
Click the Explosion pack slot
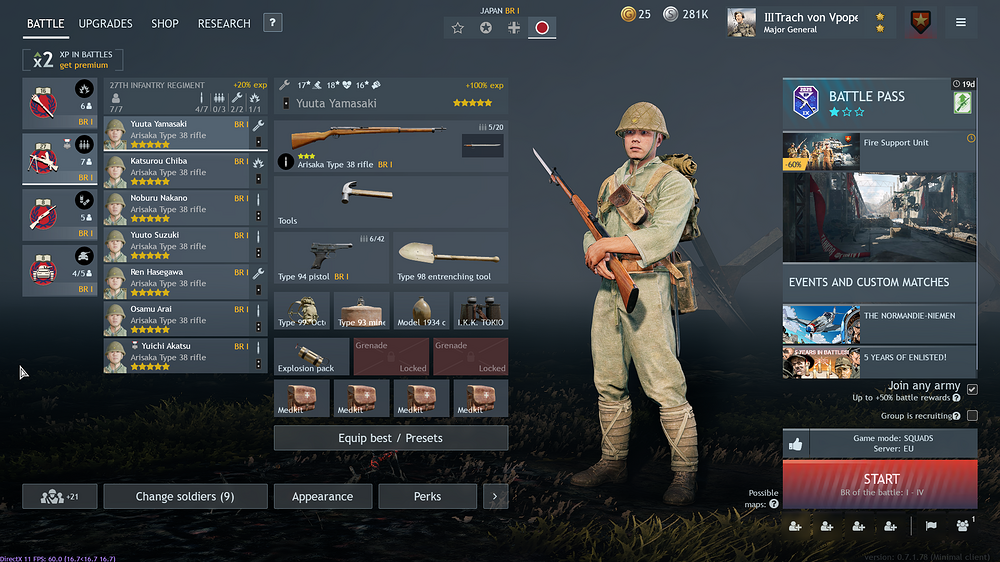[x=311, y=356]
